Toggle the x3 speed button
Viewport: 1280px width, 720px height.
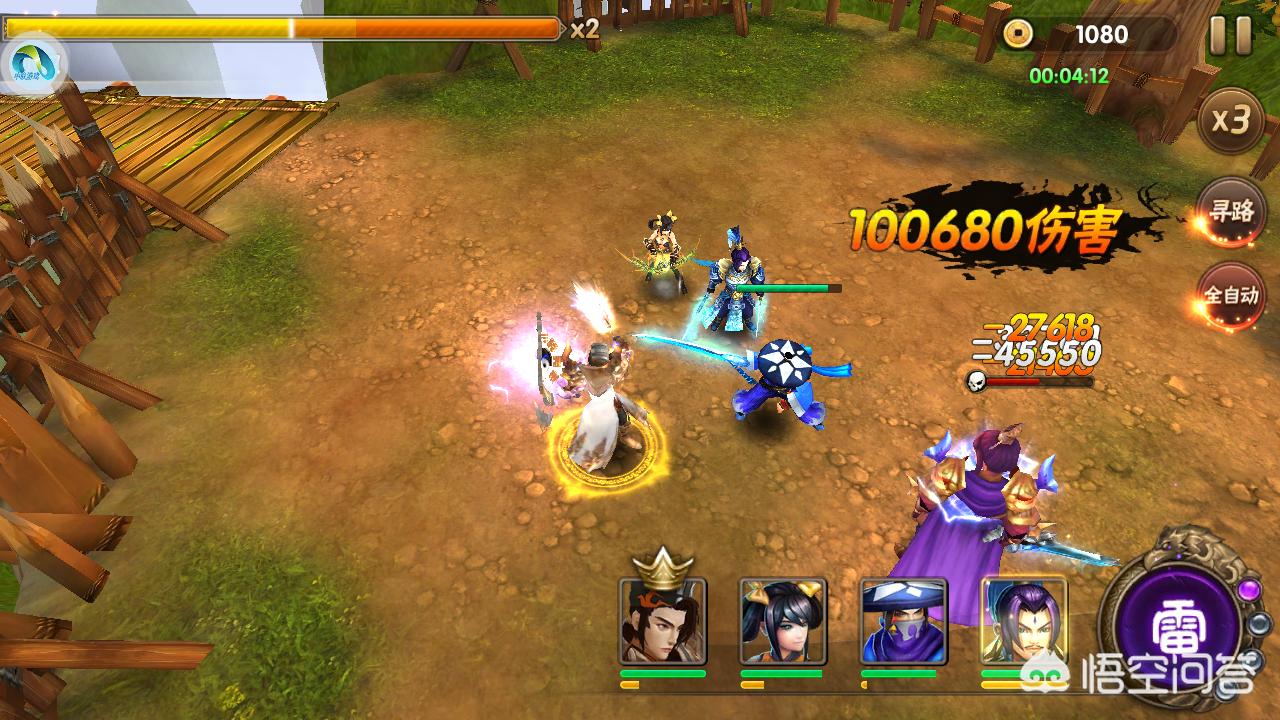click(1231, 121)
